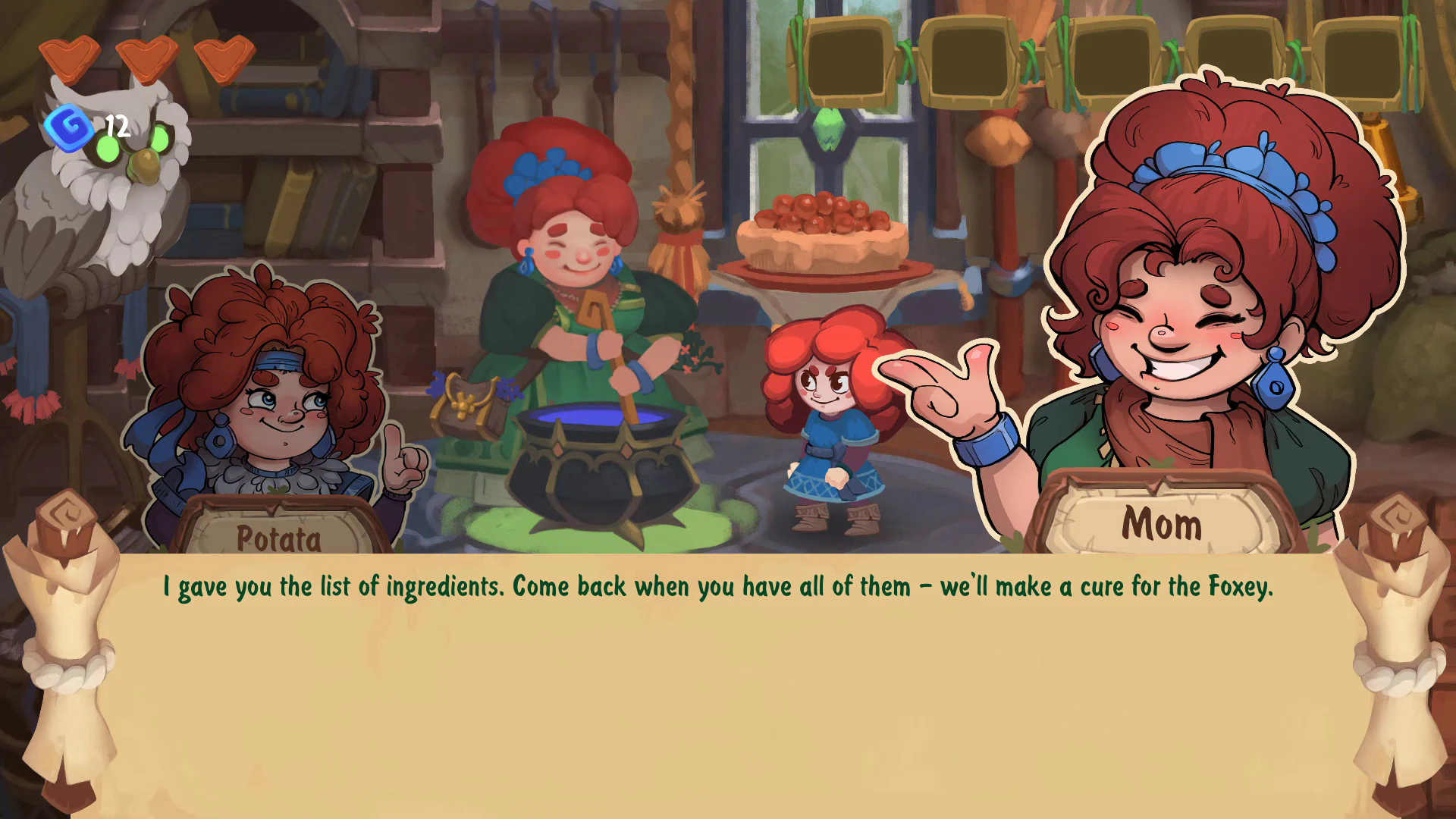This screenshot has height=819, width=1456.
Task: Select the Mom nameplate sign
Action: [1163, 523]
